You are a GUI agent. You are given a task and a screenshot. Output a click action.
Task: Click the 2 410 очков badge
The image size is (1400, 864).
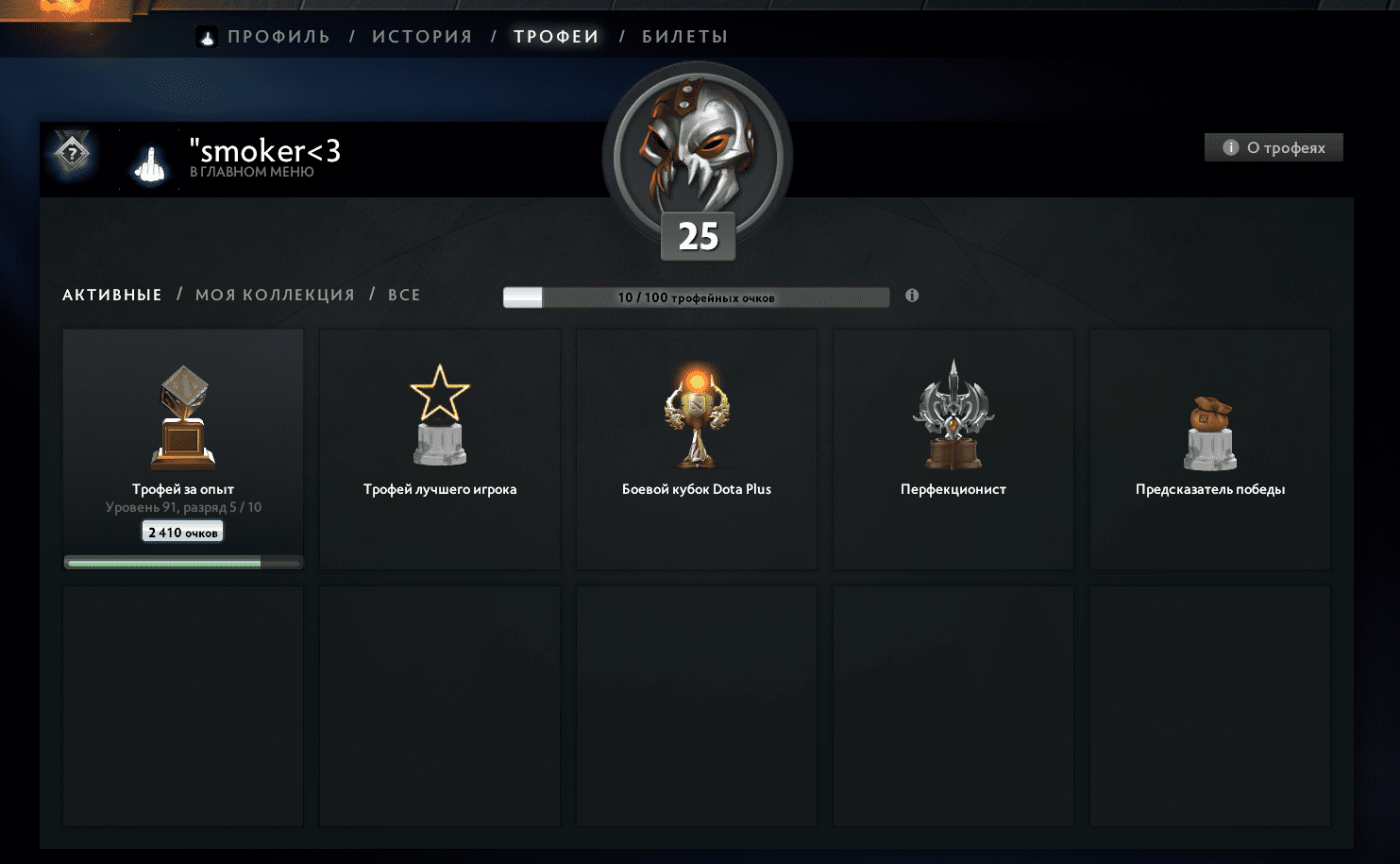pos(182,531)
